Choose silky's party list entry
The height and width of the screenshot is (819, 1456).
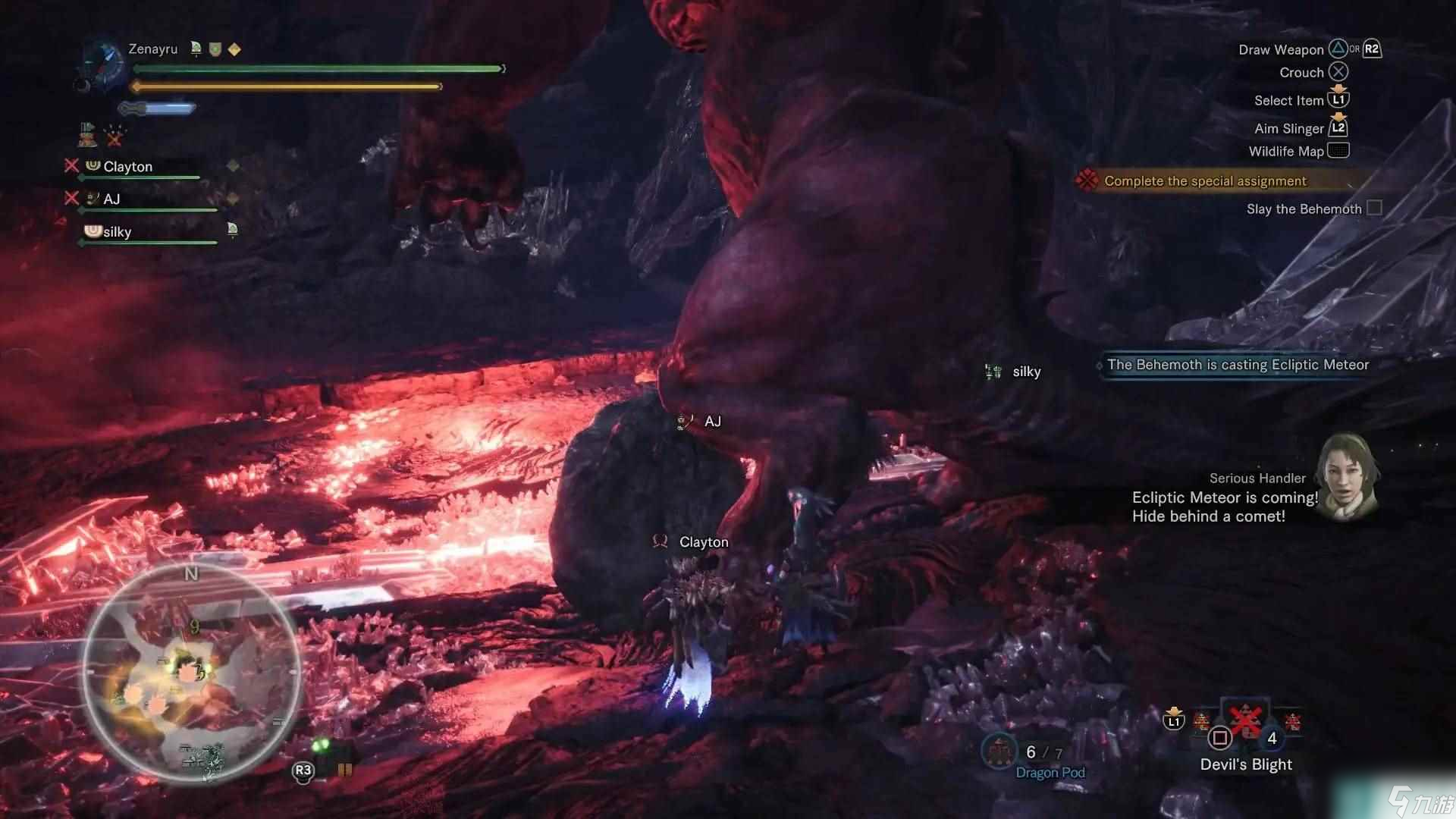[117, 232]
